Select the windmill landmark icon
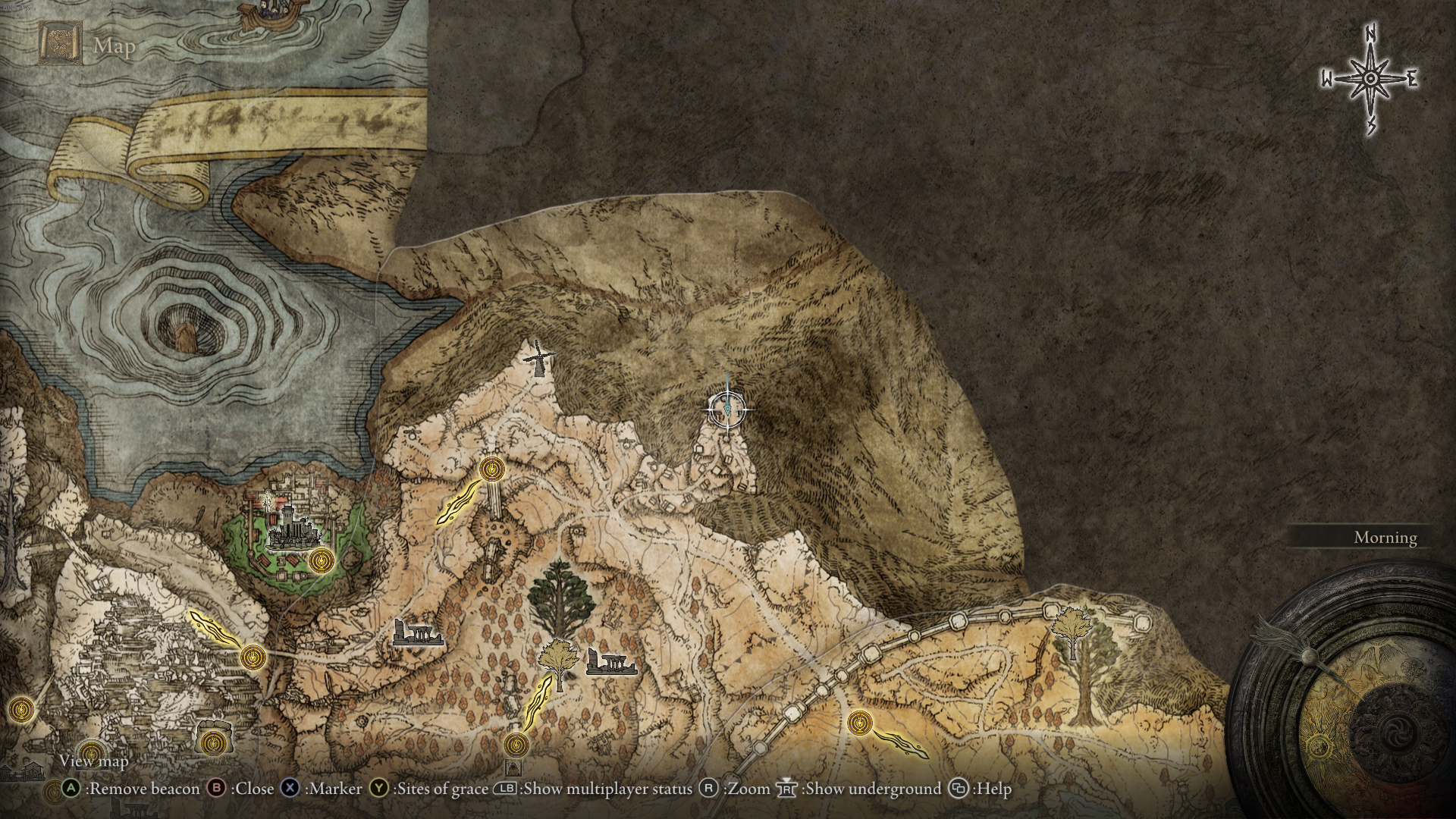Viewport: 1456px width, 819px height. coord(538,359)
